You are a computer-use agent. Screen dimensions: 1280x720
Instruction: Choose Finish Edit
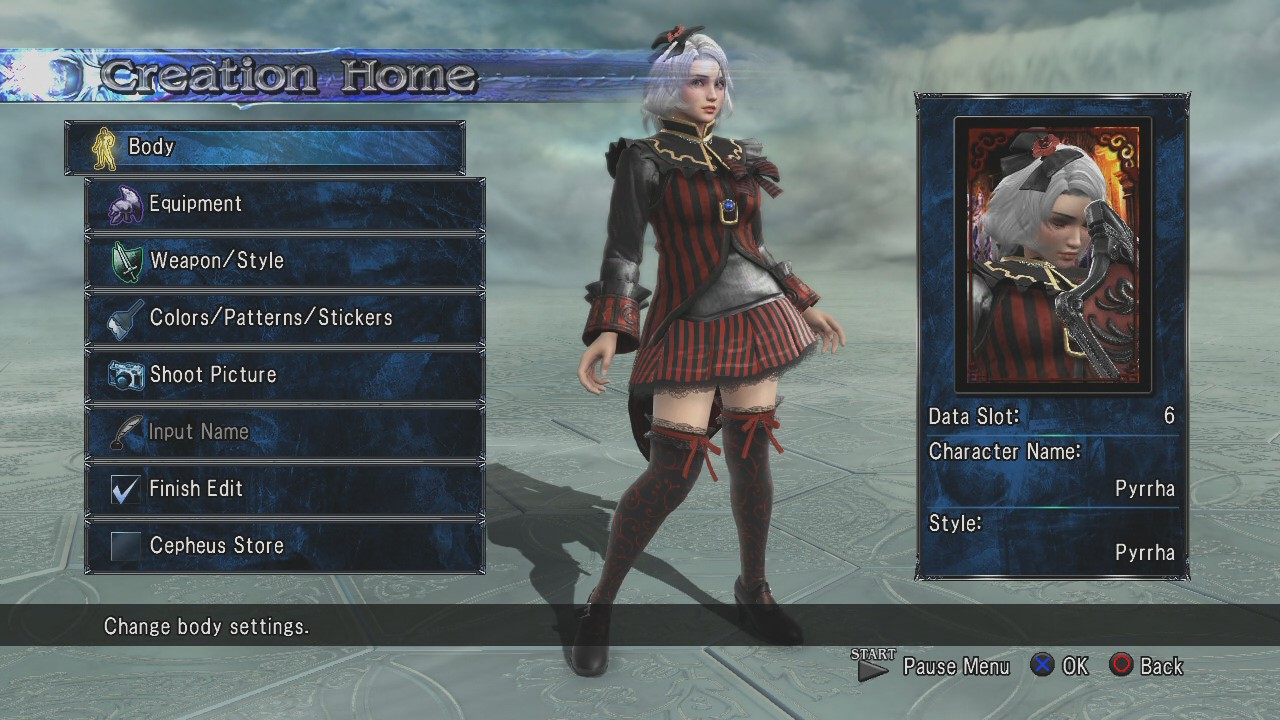click(x=285, y=489)
